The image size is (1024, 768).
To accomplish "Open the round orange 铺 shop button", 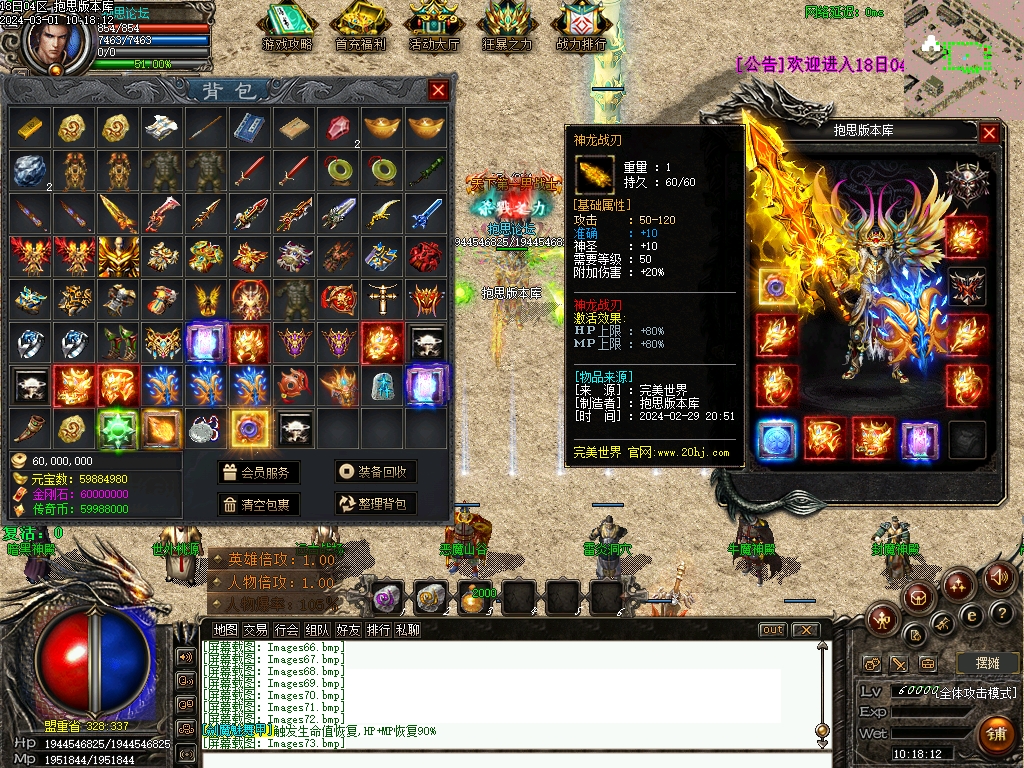I will click(x=994, y=735).
